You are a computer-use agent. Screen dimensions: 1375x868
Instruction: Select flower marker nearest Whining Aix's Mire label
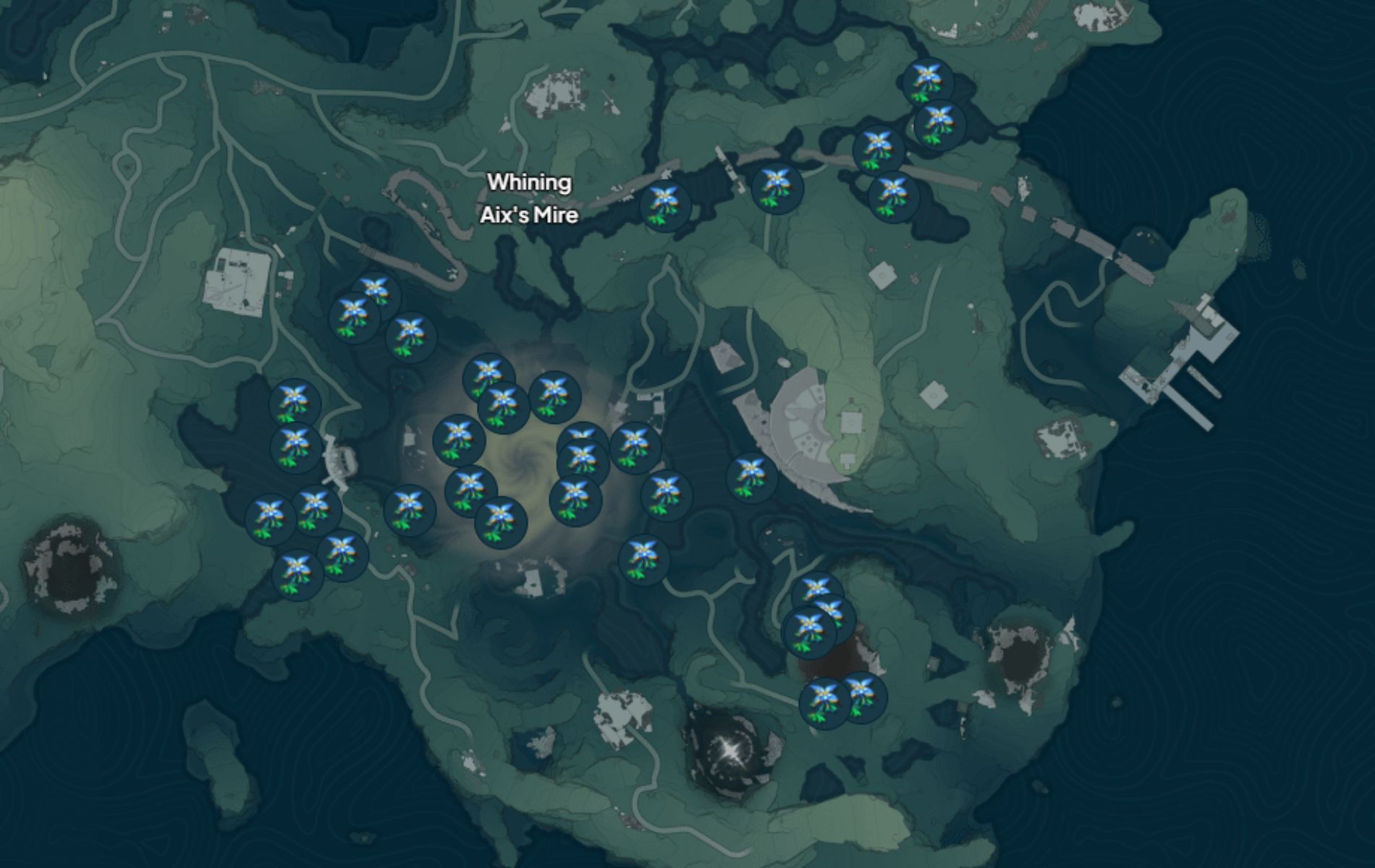[664, 206]
